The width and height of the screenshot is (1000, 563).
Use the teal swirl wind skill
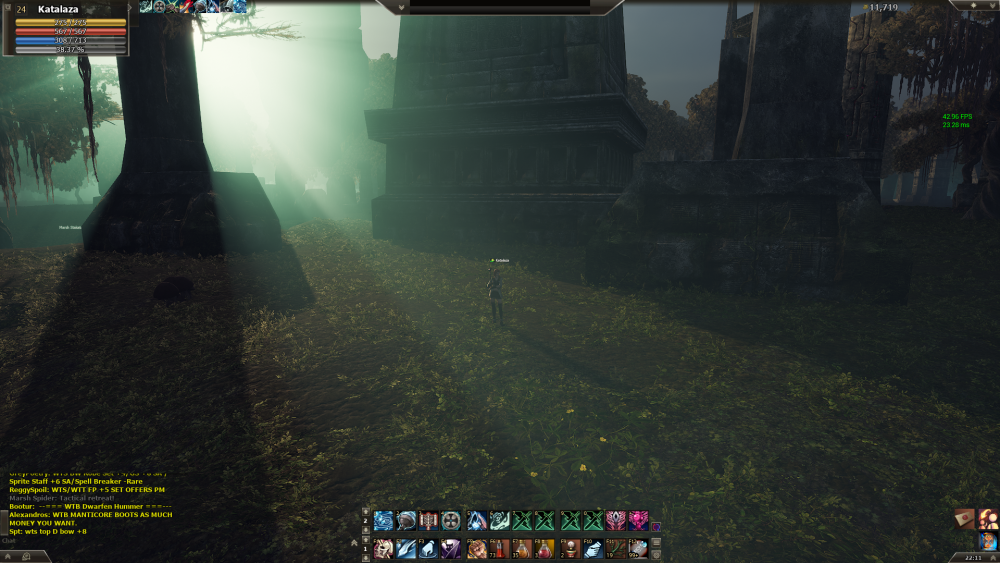(x=500, y=520)
